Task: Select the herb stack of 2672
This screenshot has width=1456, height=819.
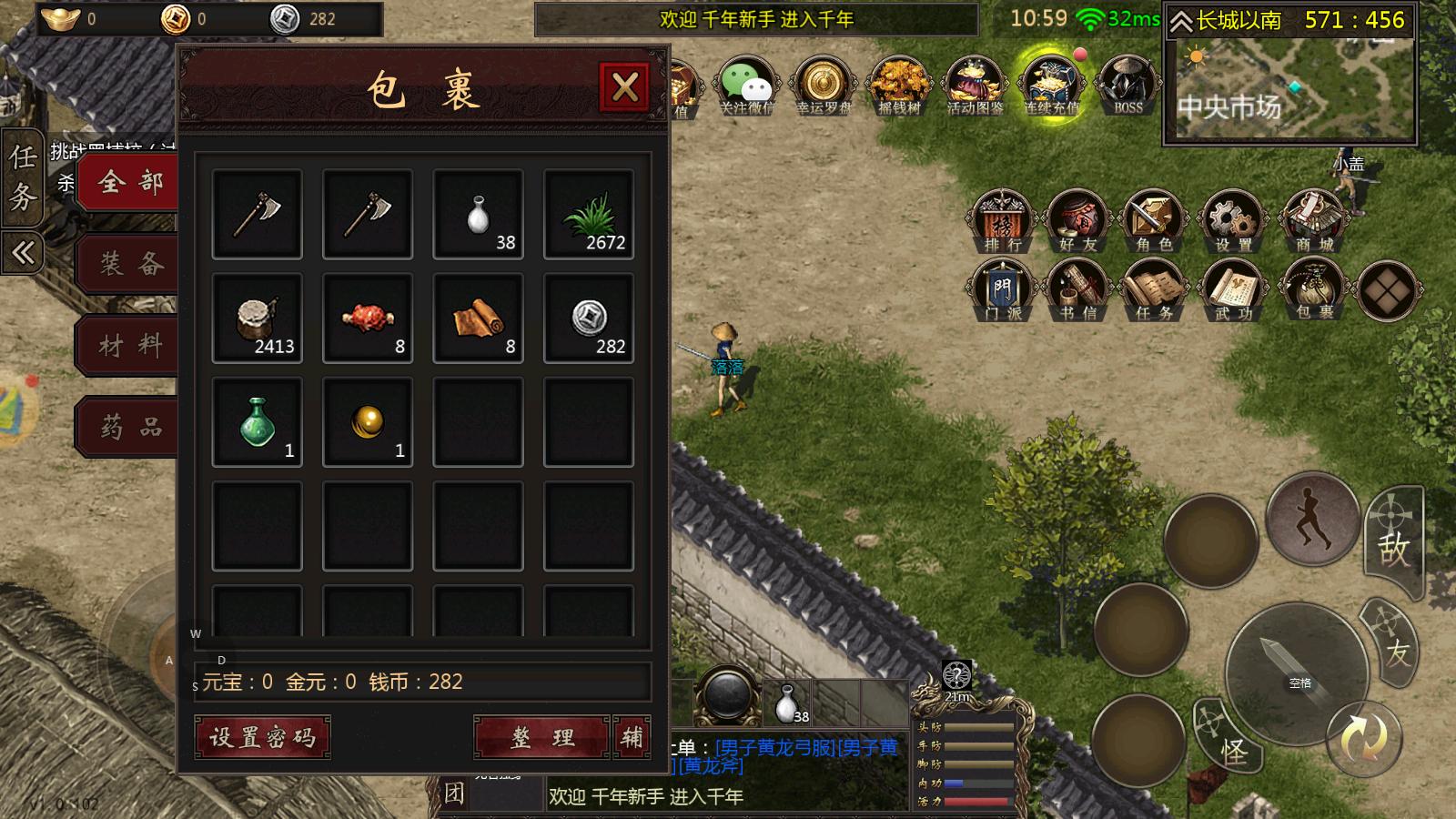Action: pos(588,214)
